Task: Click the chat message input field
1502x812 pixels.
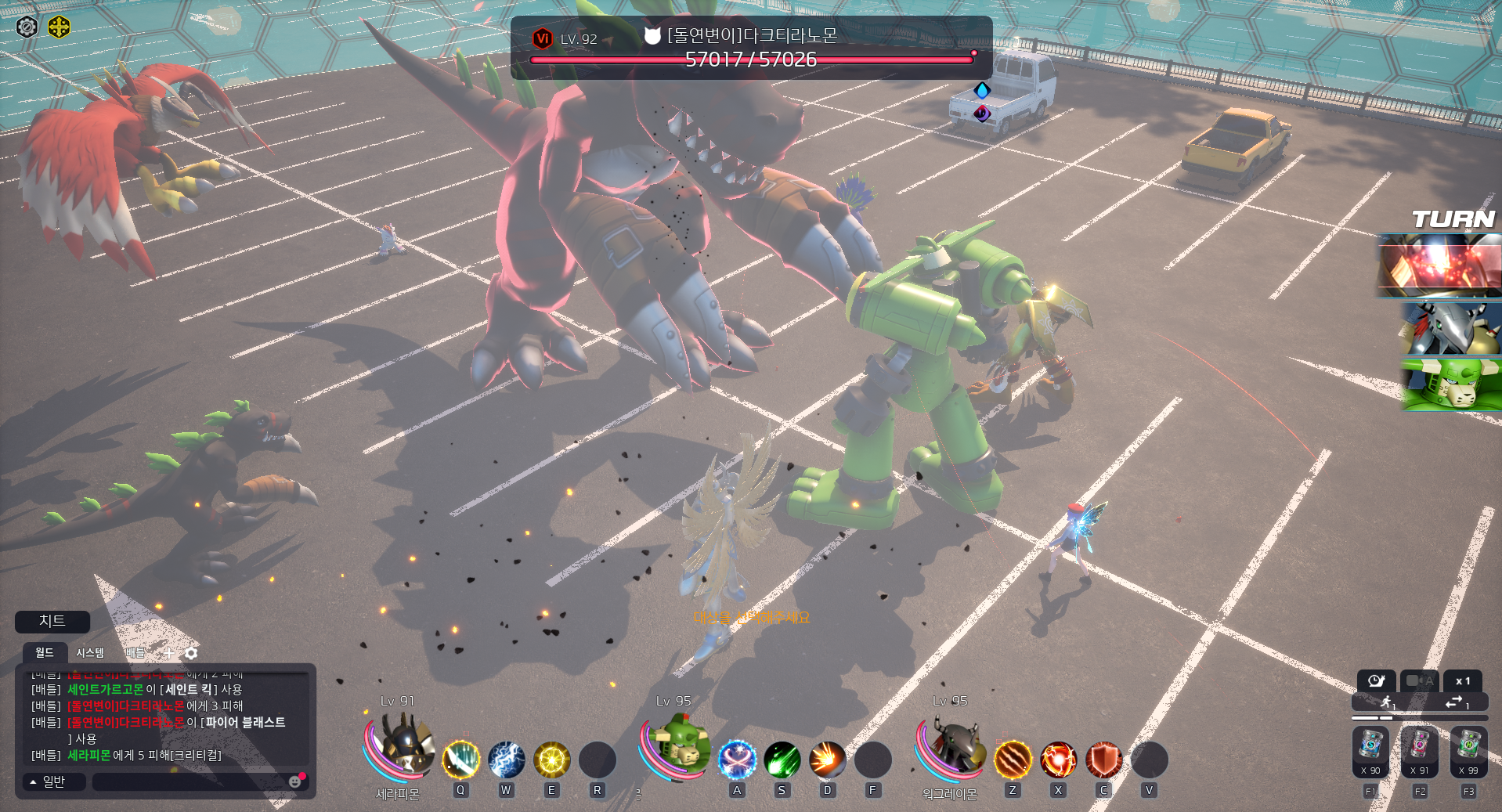Action: coord(190,781)
